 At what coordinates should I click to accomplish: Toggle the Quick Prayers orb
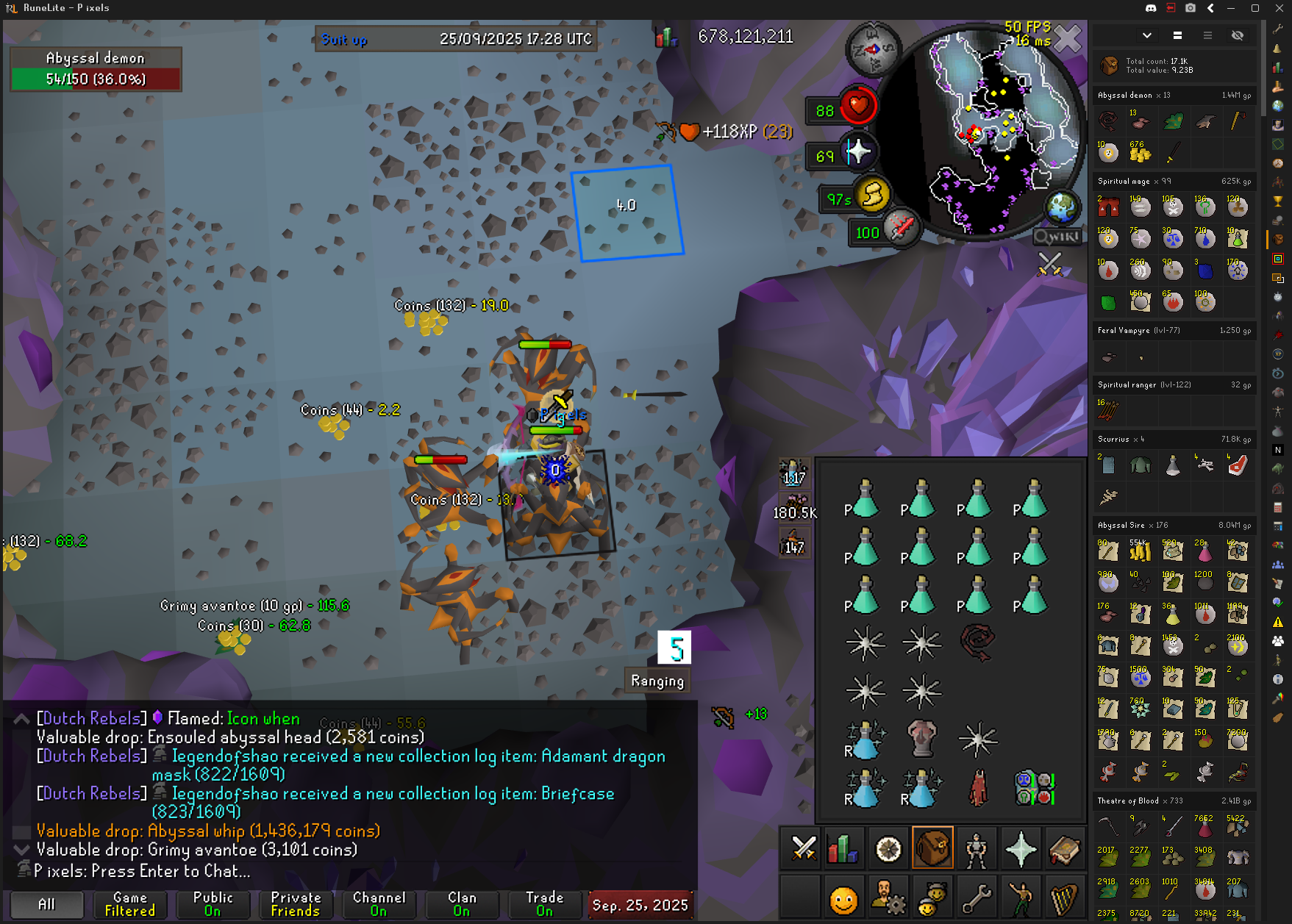[x=858, y=152]
